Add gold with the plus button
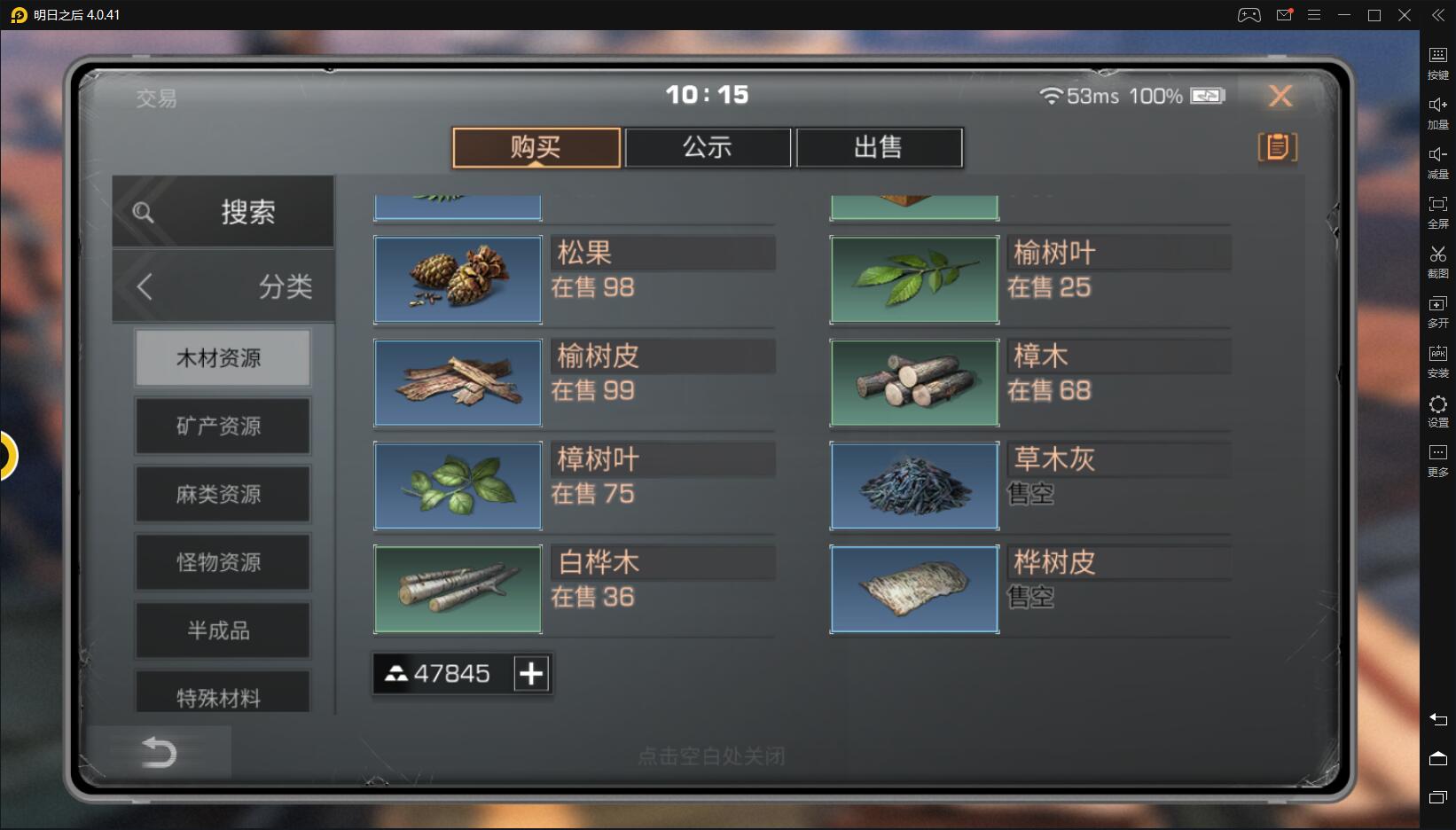1456x830 pixels. click(532, 674)
